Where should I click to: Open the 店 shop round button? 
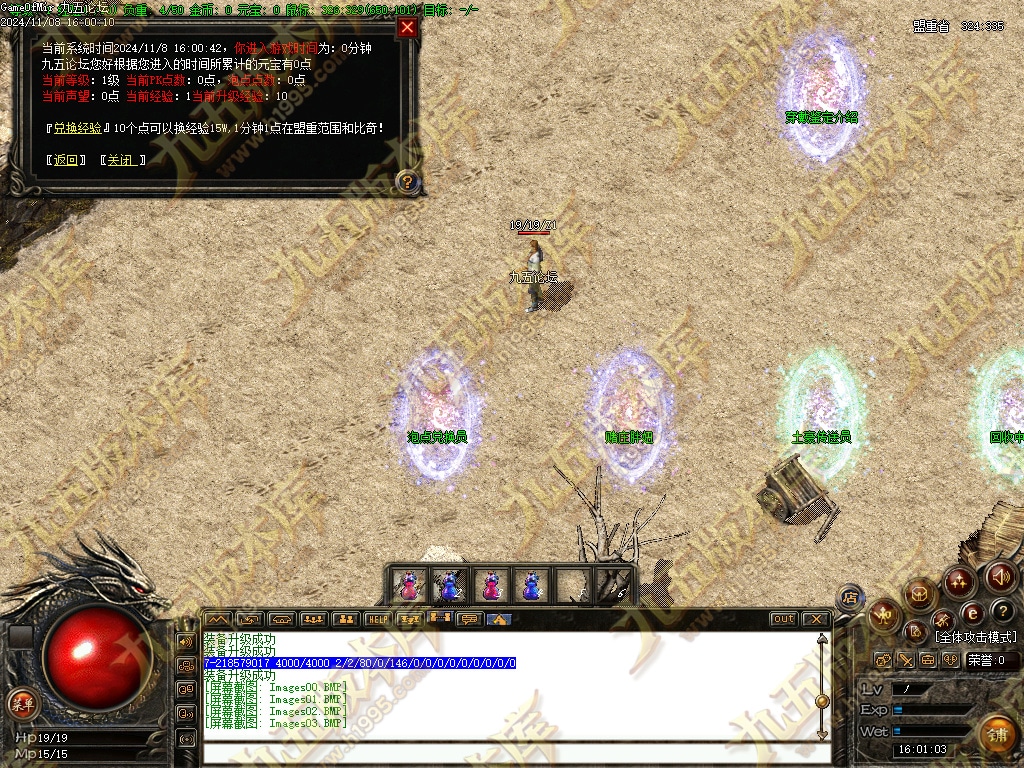click(850, 598)
